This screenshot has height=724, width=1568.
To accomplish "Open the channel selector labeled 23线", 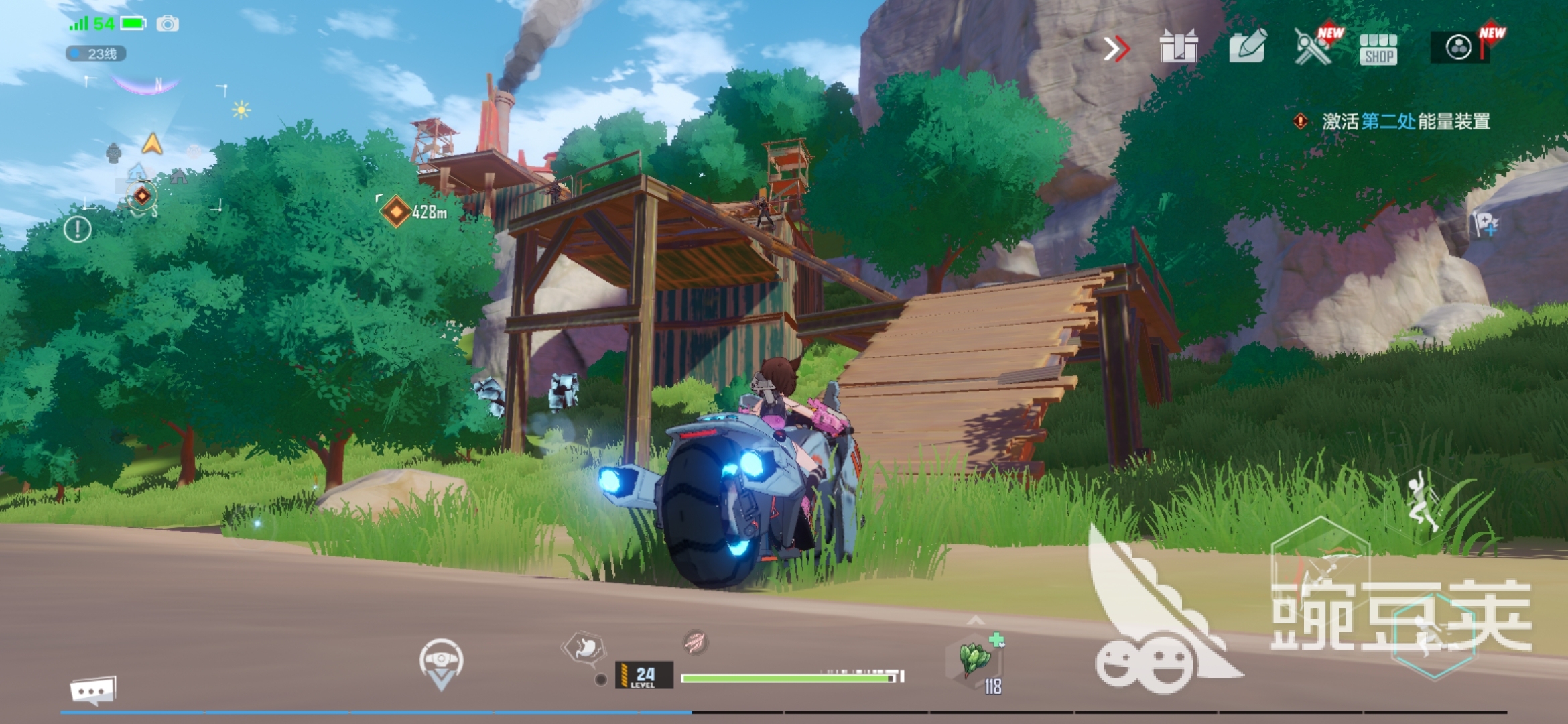I will (96, 54).
